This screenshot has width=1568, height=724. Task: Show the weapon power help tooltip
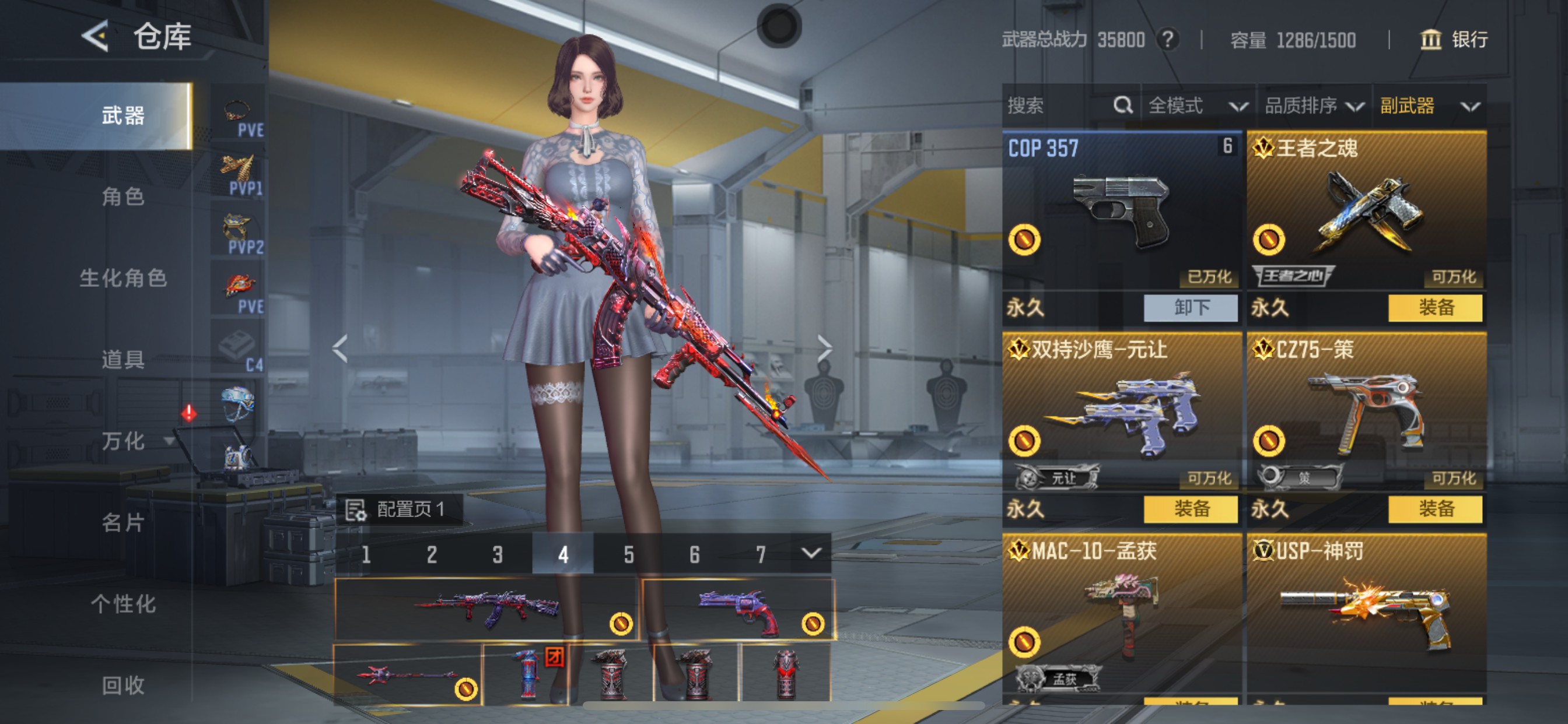[x=1167, y=40]
